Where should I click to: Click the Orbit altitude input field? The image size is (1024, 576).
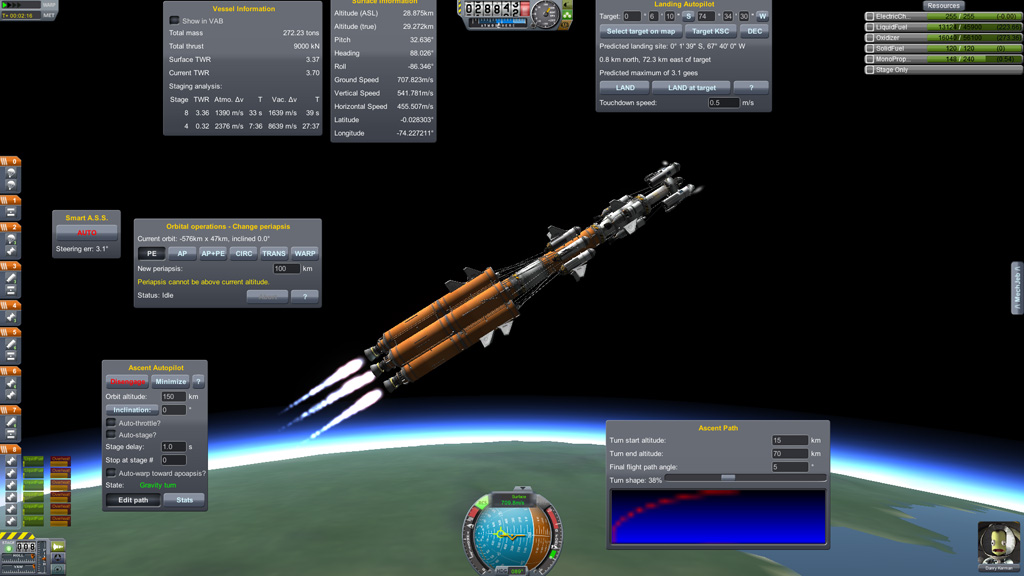click(x=173, y=397)
